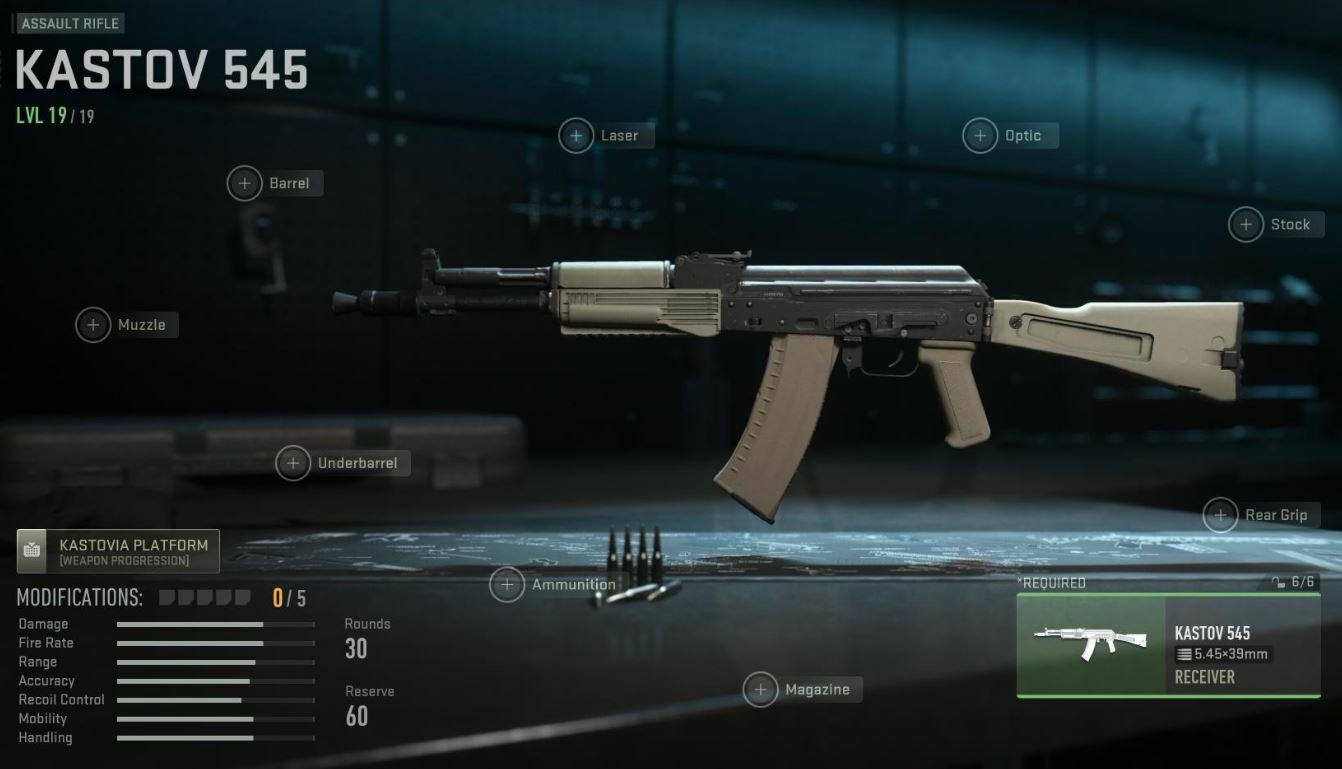Click the first modification pip
Image resolution: width=1342 pixels, height=769 pixels.
pos(168,596)
